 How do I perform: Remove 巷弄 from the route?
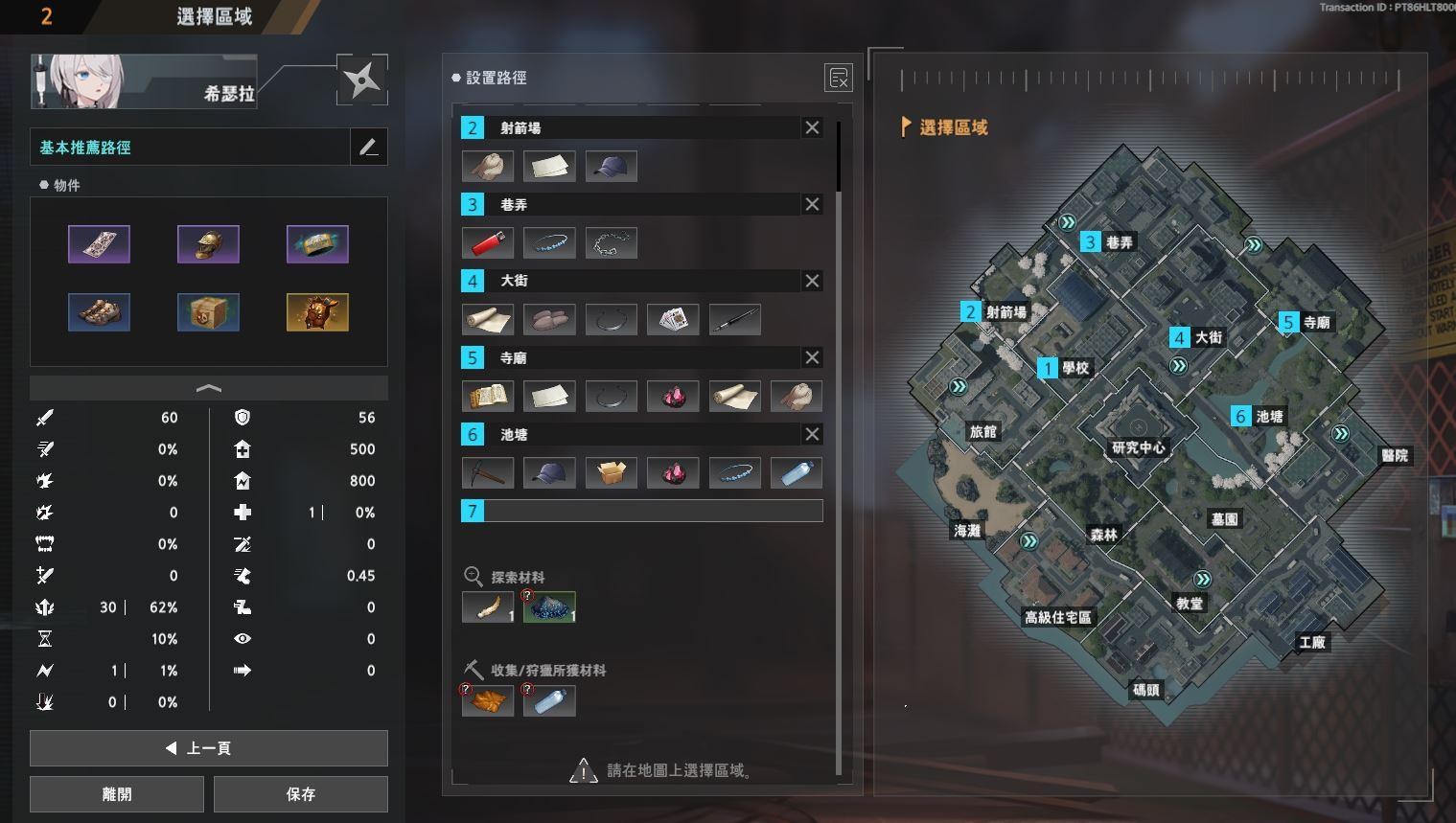click(x=812, y=204)
